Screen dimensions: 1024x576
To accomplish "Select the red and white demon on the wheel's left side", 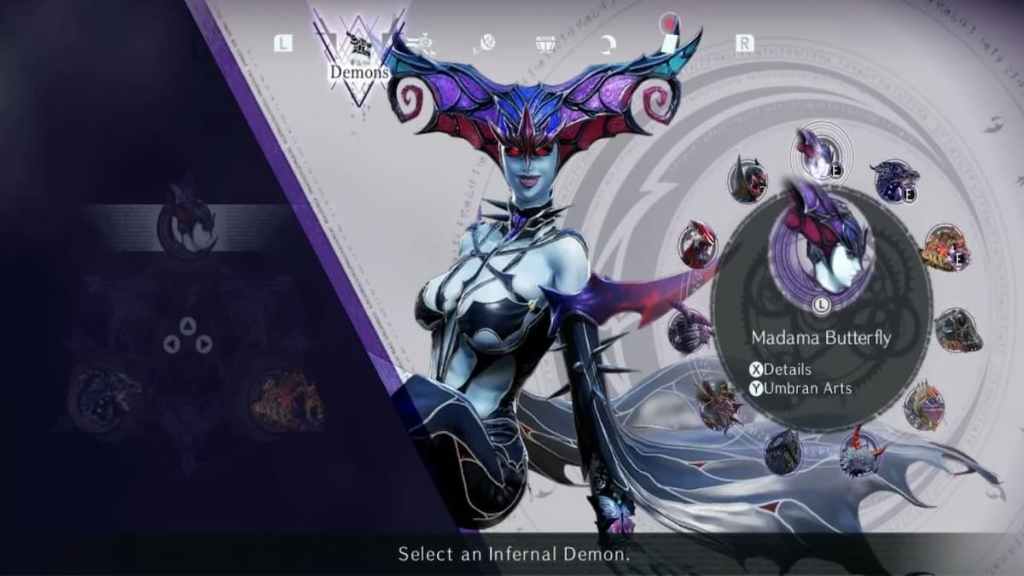I will click(x=697, y=244).
